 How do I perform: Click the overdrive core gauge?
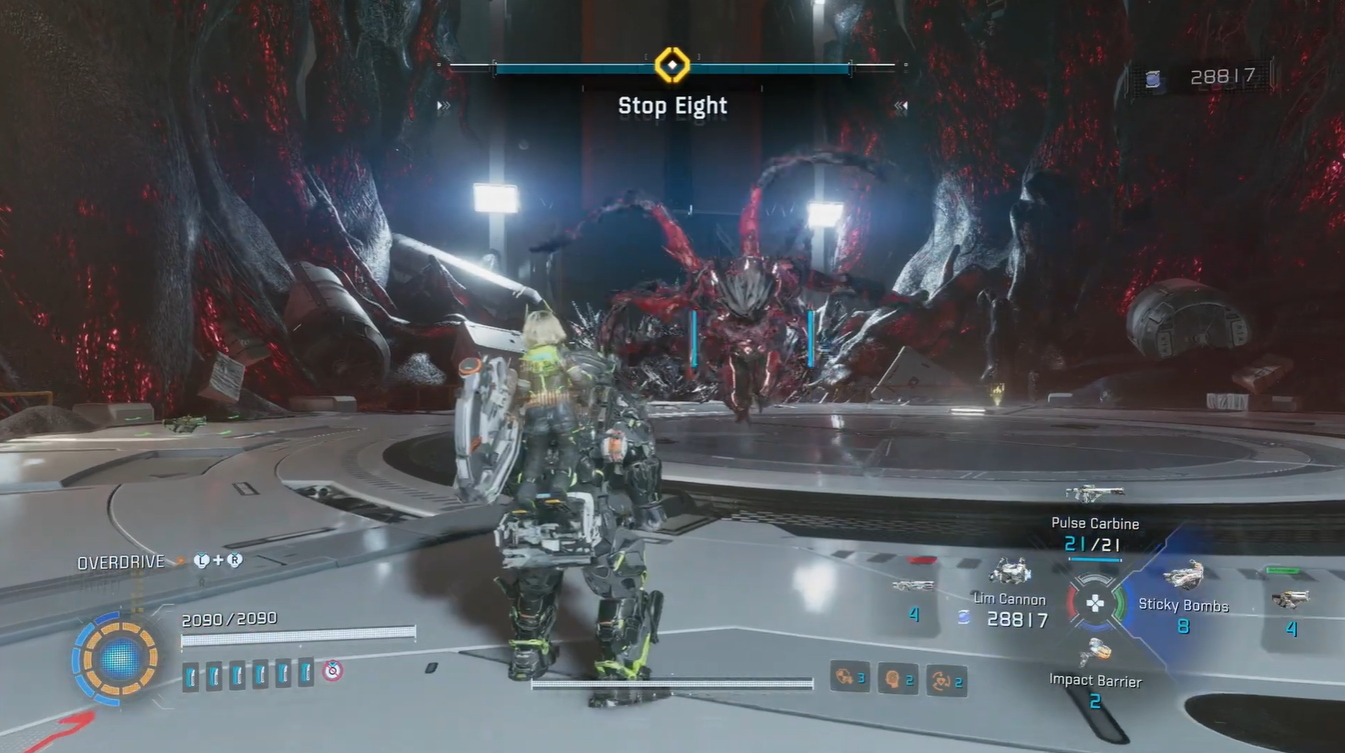point(118,657)
